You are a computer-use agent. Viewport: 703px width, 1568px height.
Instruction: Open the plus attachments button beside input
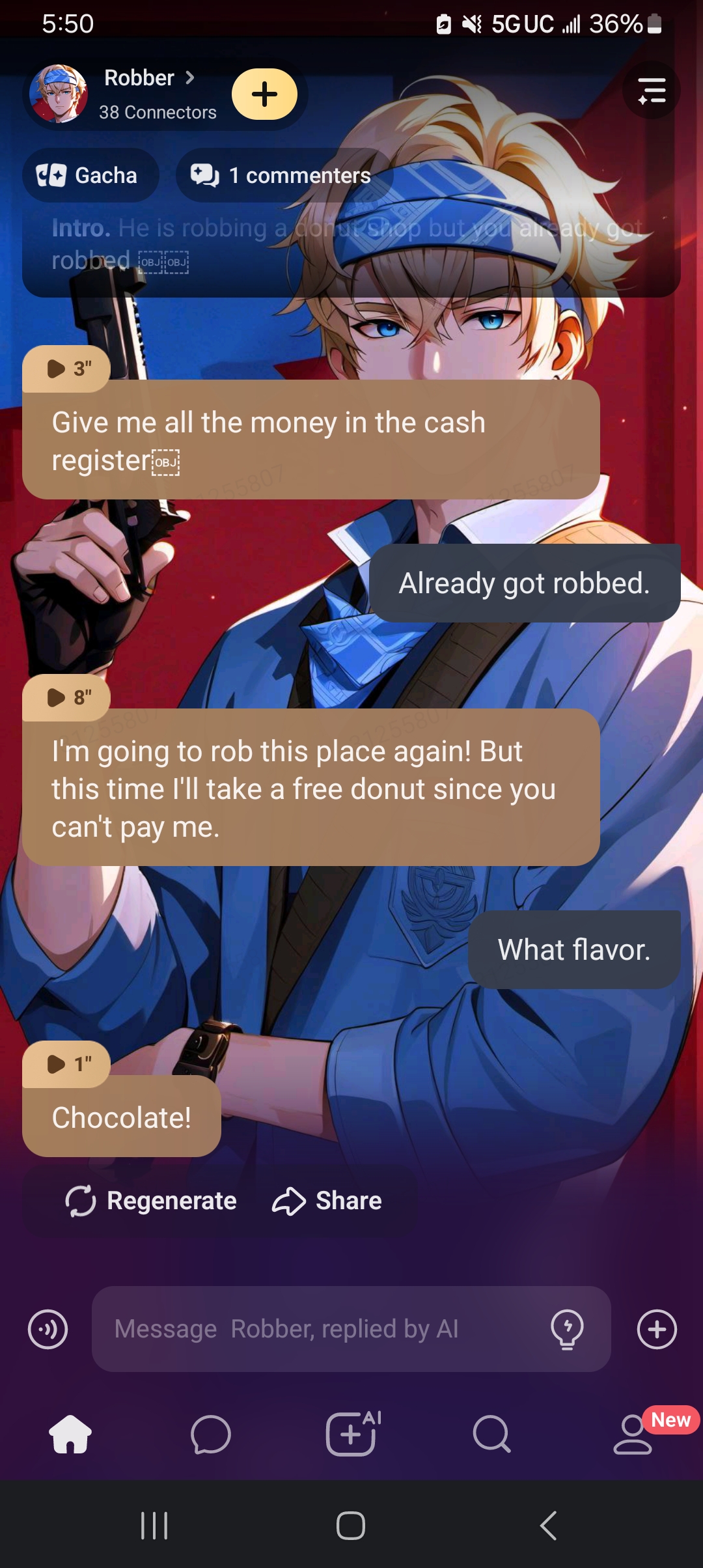(657, 1329)
